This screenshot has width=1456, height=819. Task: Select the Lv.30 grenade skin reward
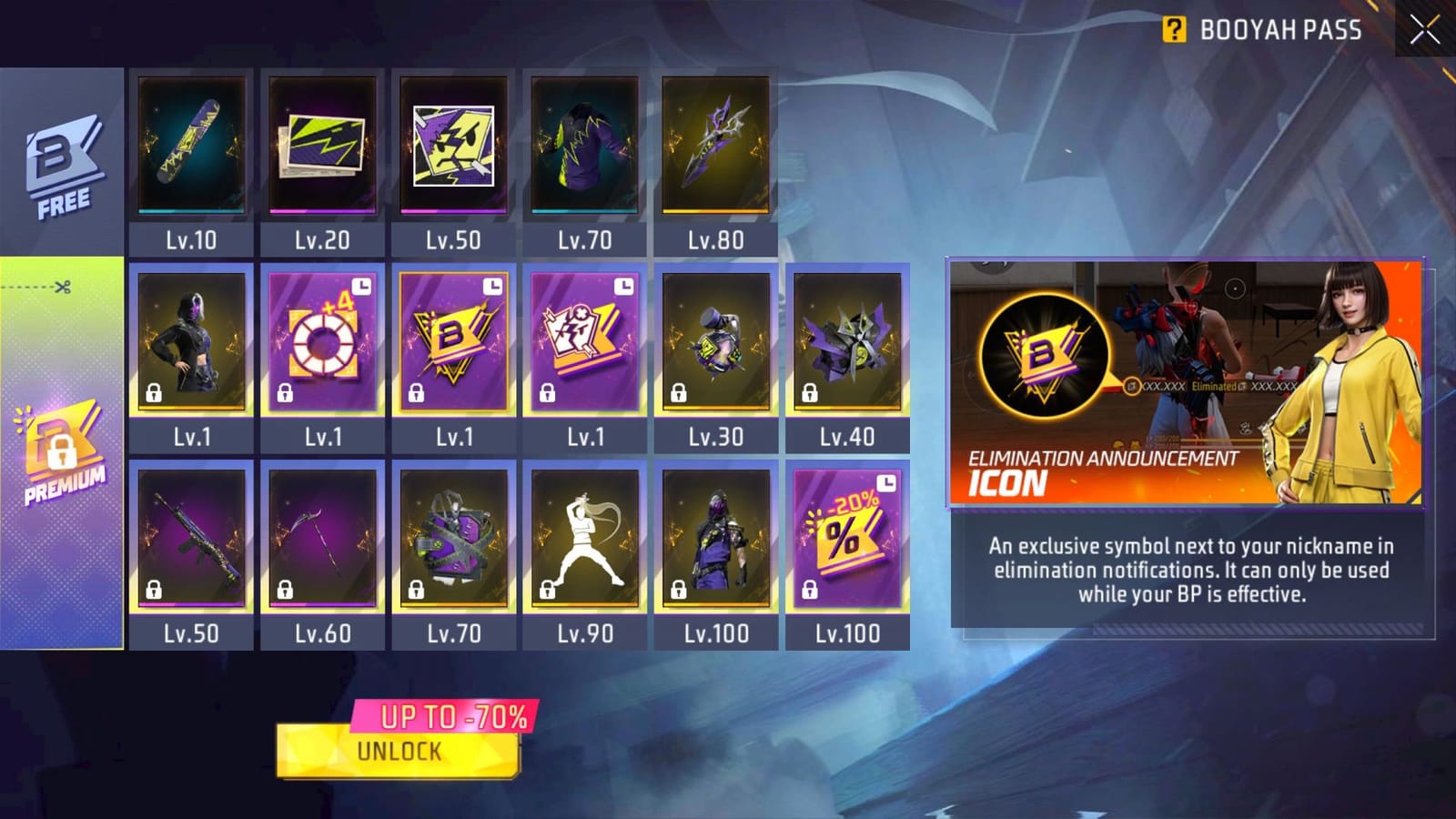coord(713,344)
